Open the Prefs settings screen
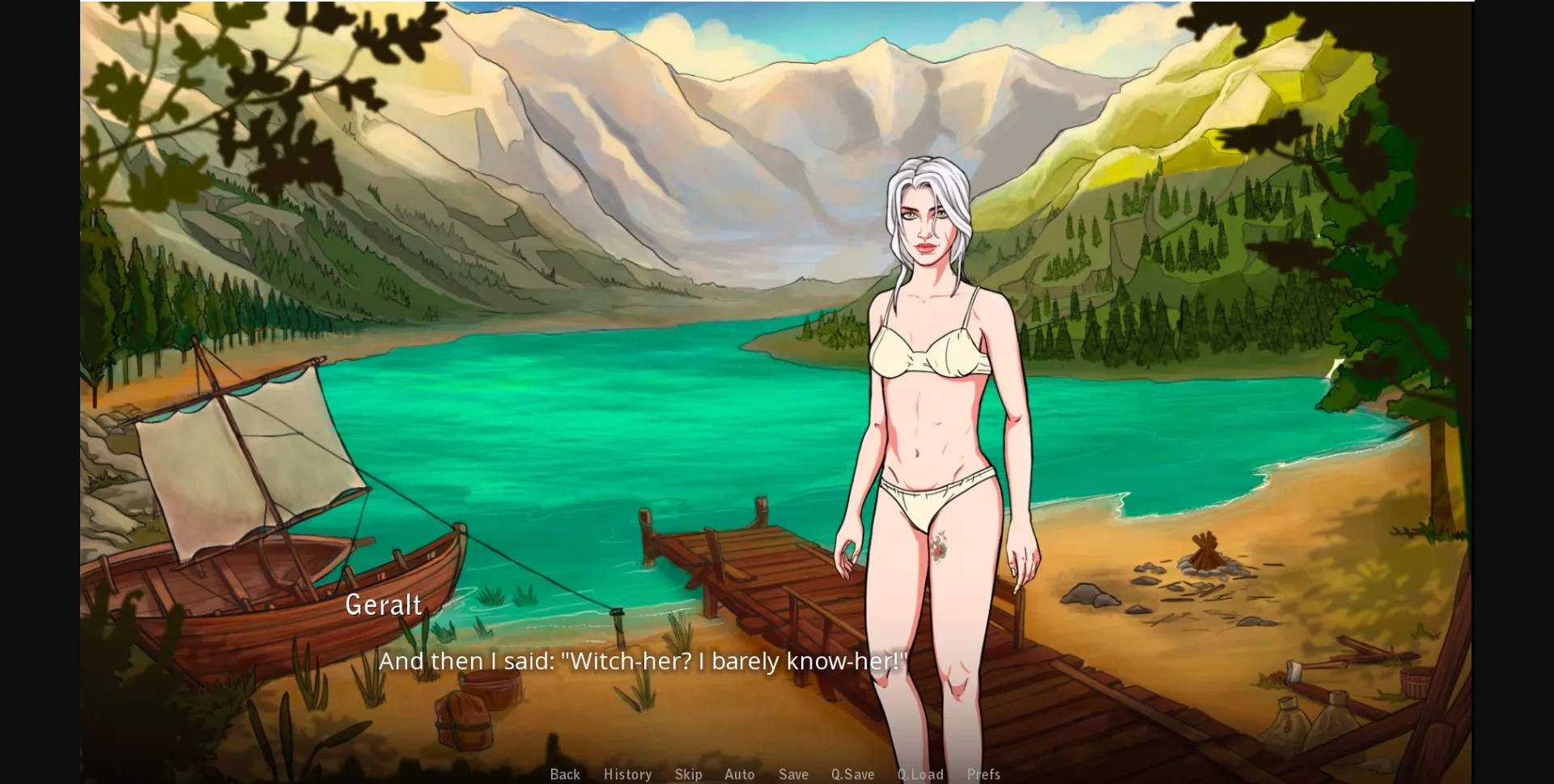 tap(983, 774)
